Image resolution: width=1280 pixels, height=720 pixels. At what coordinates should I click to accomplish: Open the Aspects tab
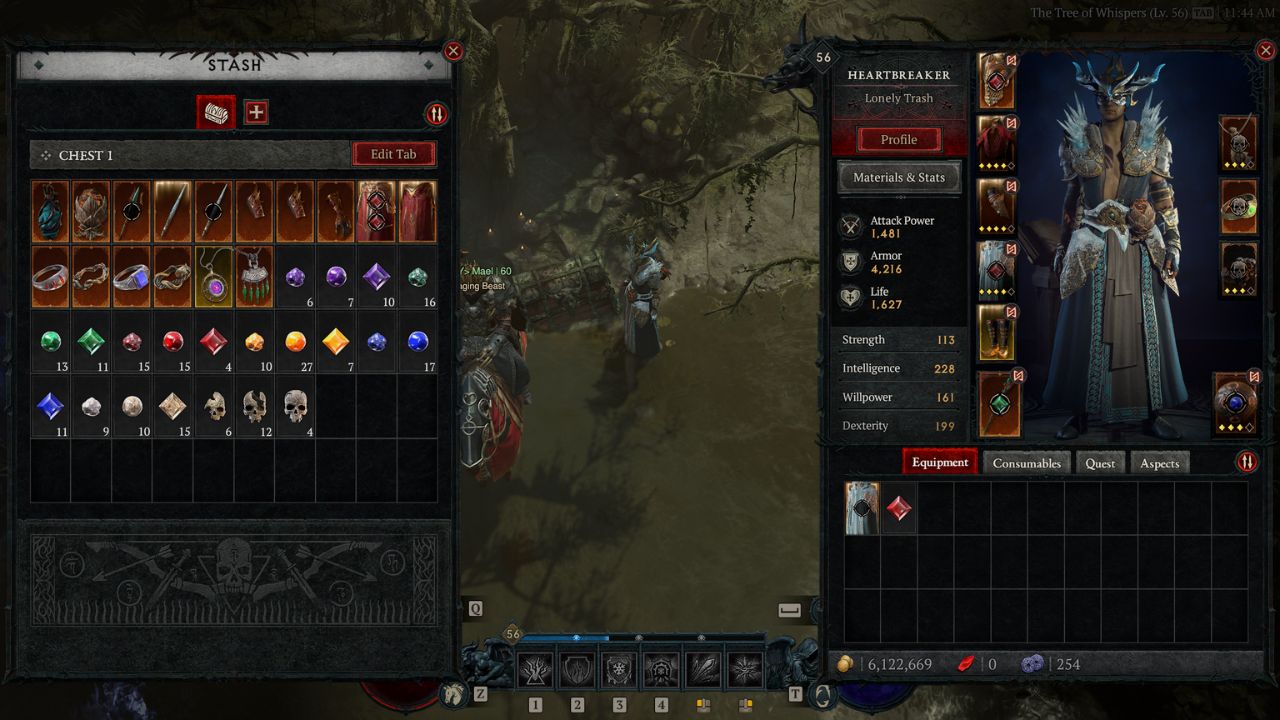pyautogui.click(x=1159, y=463)
